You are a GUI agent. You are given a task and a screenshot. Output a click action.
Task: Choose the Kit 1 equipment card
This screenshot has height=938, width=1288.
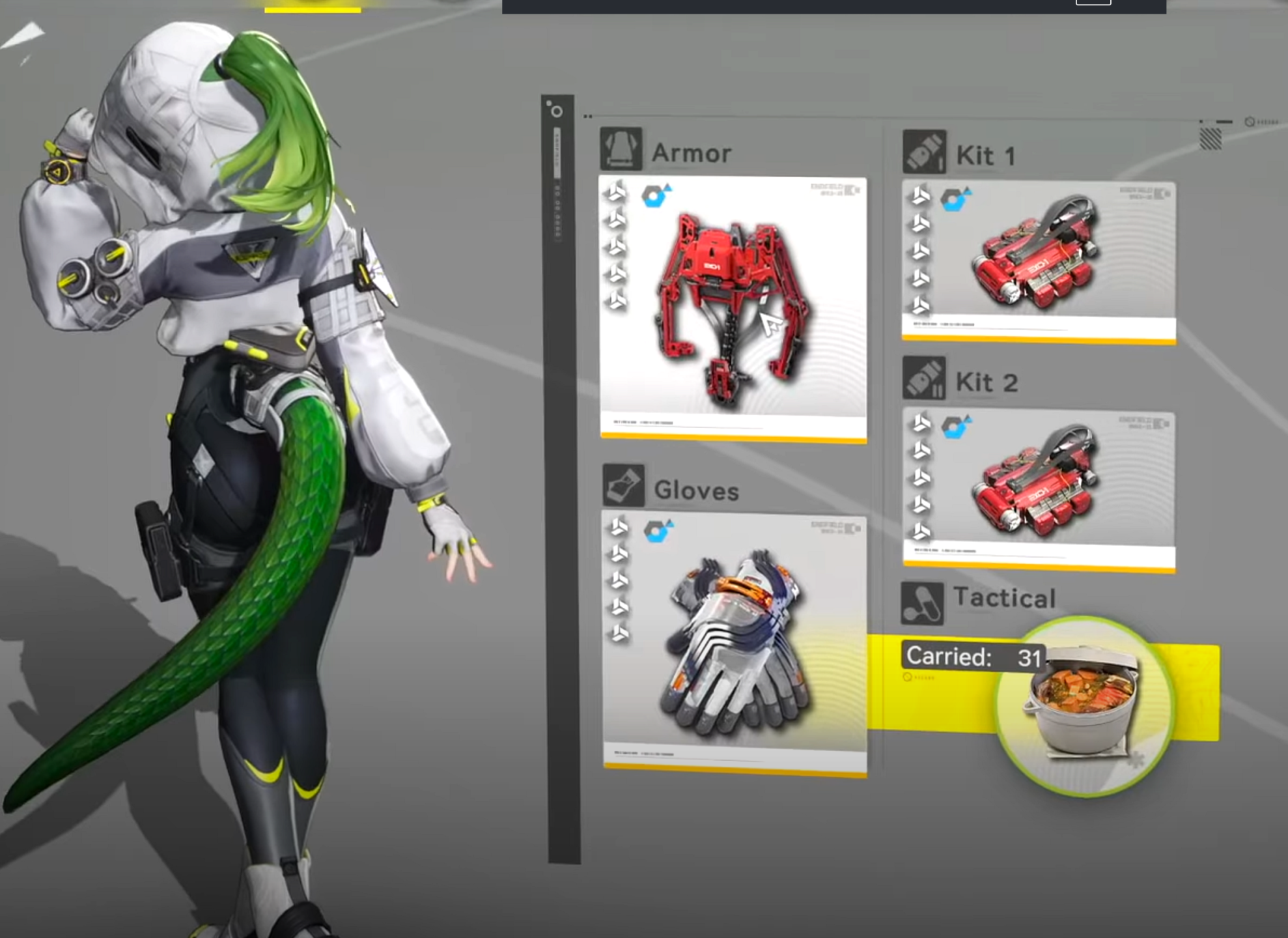[1039, 261]
